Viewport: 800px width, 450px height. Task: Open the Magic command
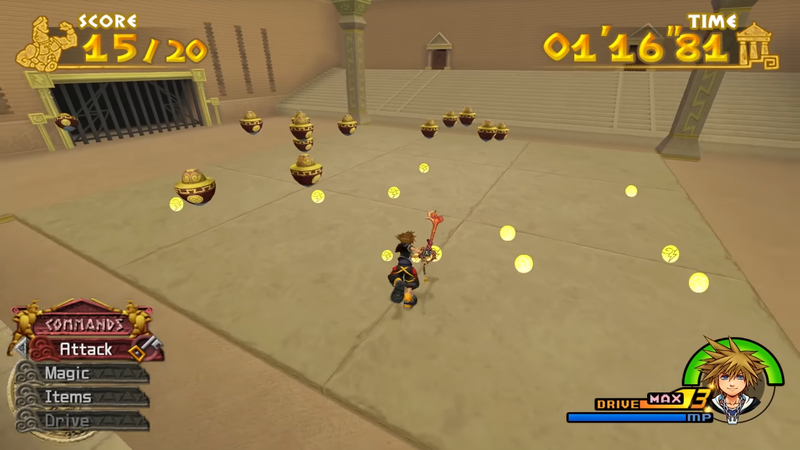pos(67,374)
